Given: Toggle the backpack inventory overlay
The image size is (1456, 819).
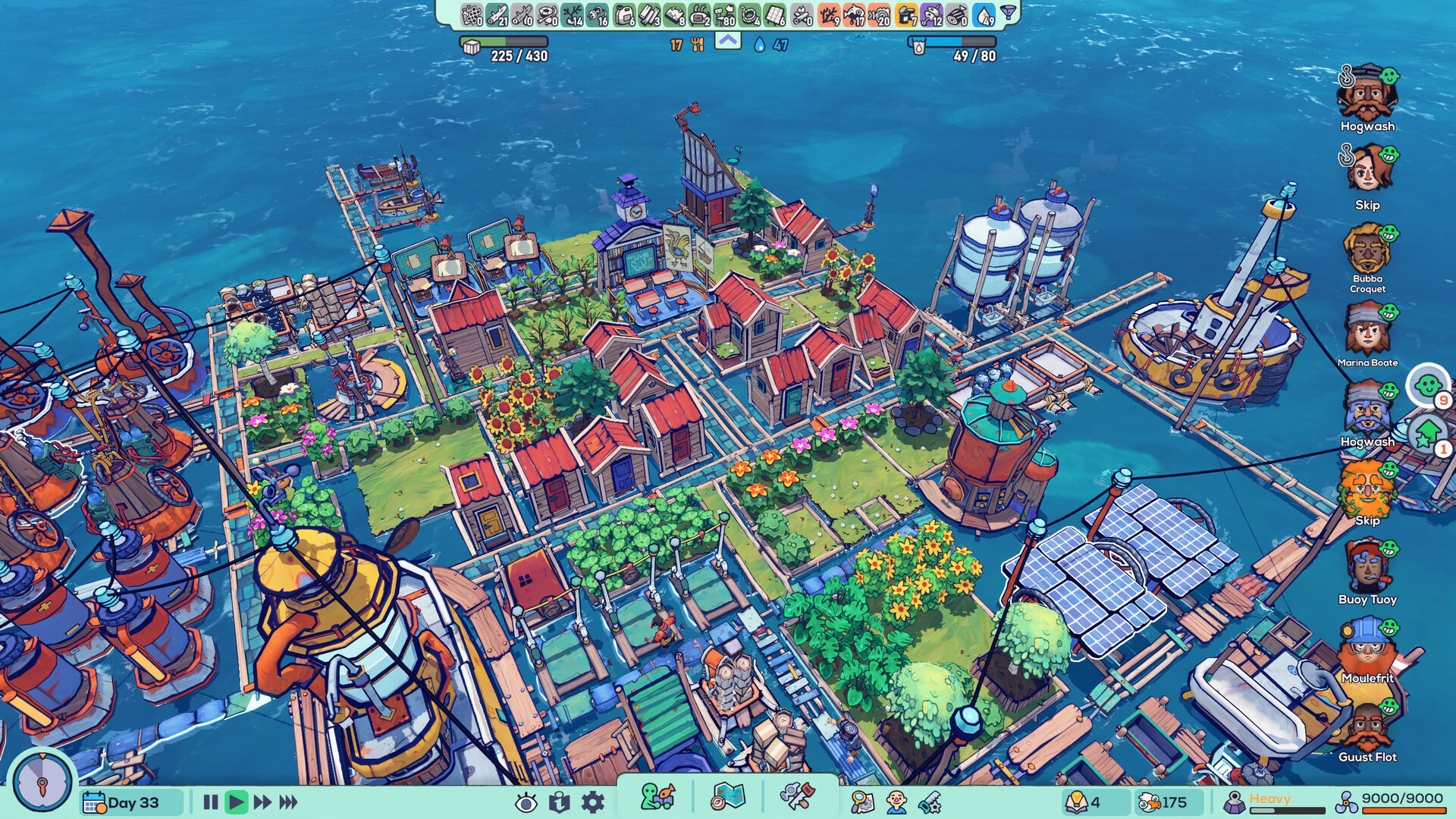Looking at the screenshot, I should tap(560, 803).
